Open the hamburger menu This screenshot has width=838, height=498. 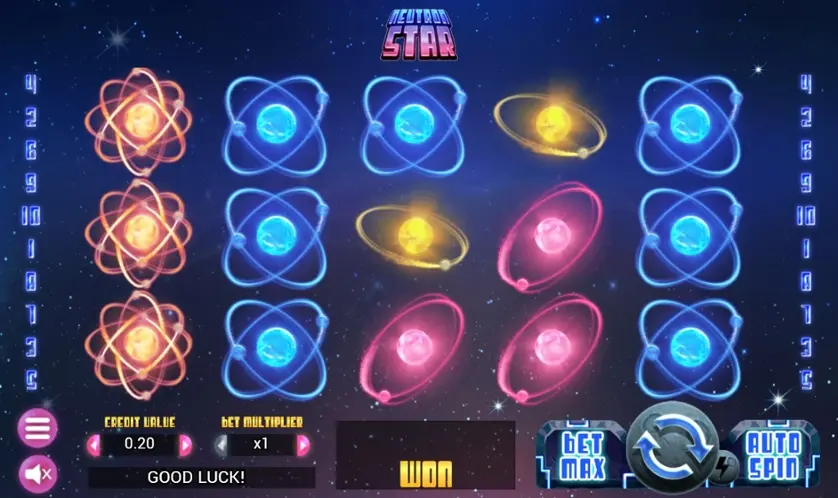(37, 429)
